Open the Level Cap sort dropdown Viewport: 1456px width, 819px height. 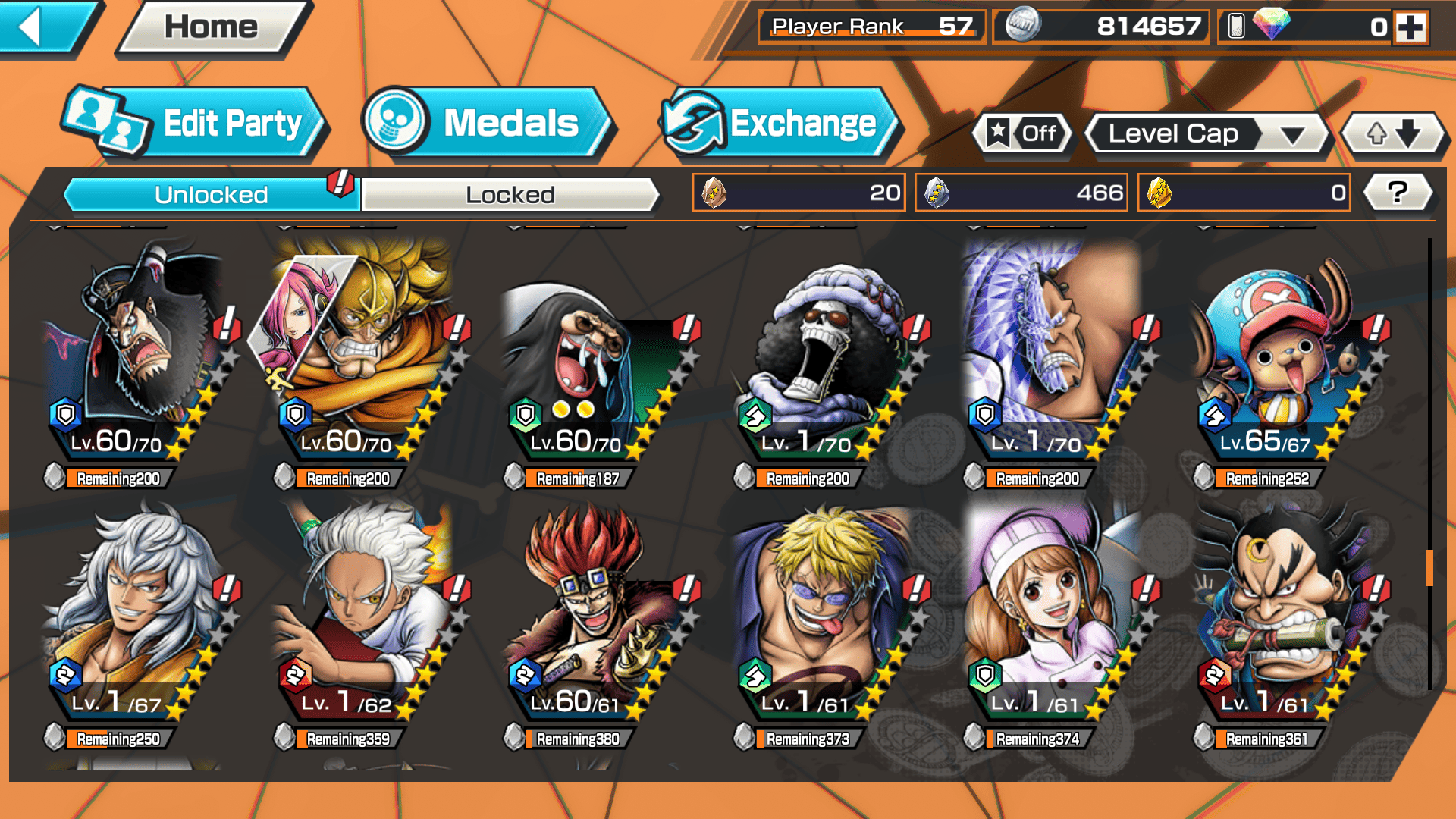1206,134
